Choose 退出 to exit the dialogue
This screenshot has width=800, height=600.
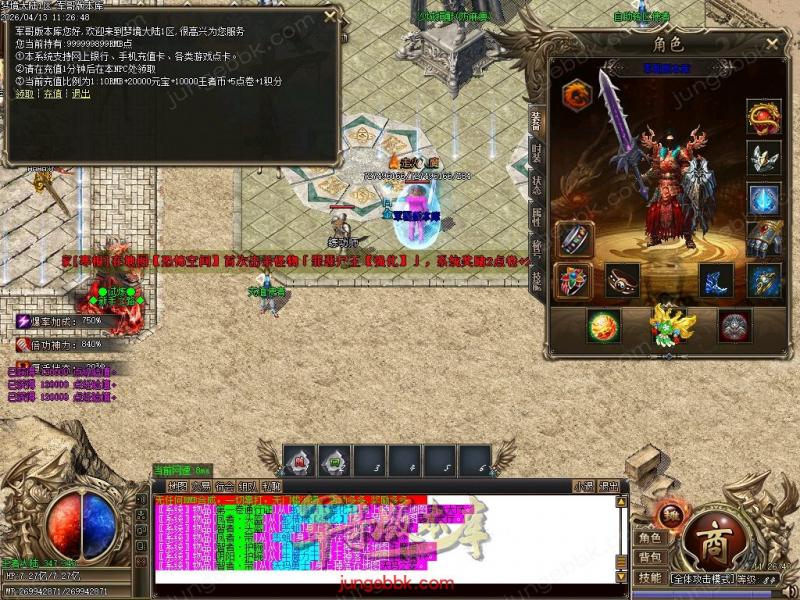[x=80, y=93]
